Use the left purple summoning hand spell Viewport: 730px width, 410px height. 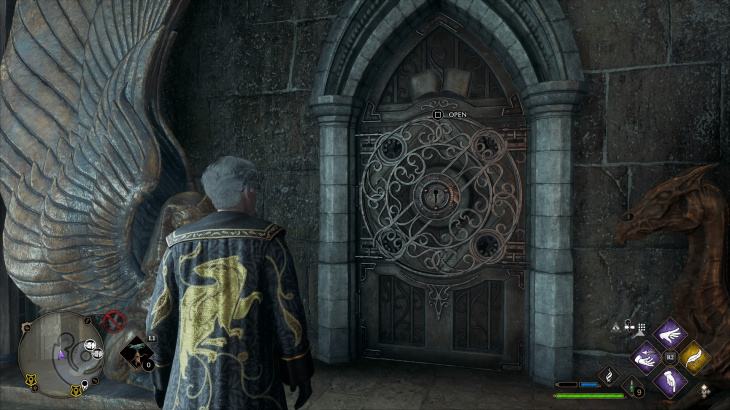click(645, 357)
